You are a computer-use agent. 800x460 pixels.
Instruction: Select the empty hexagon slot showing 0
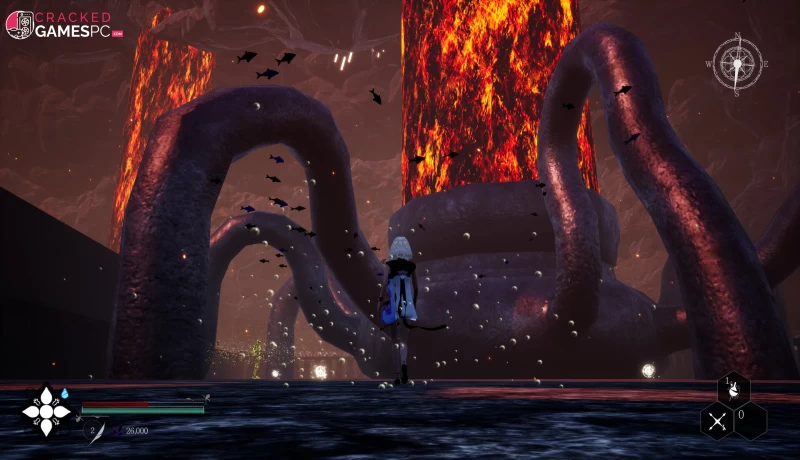(751, 420)
